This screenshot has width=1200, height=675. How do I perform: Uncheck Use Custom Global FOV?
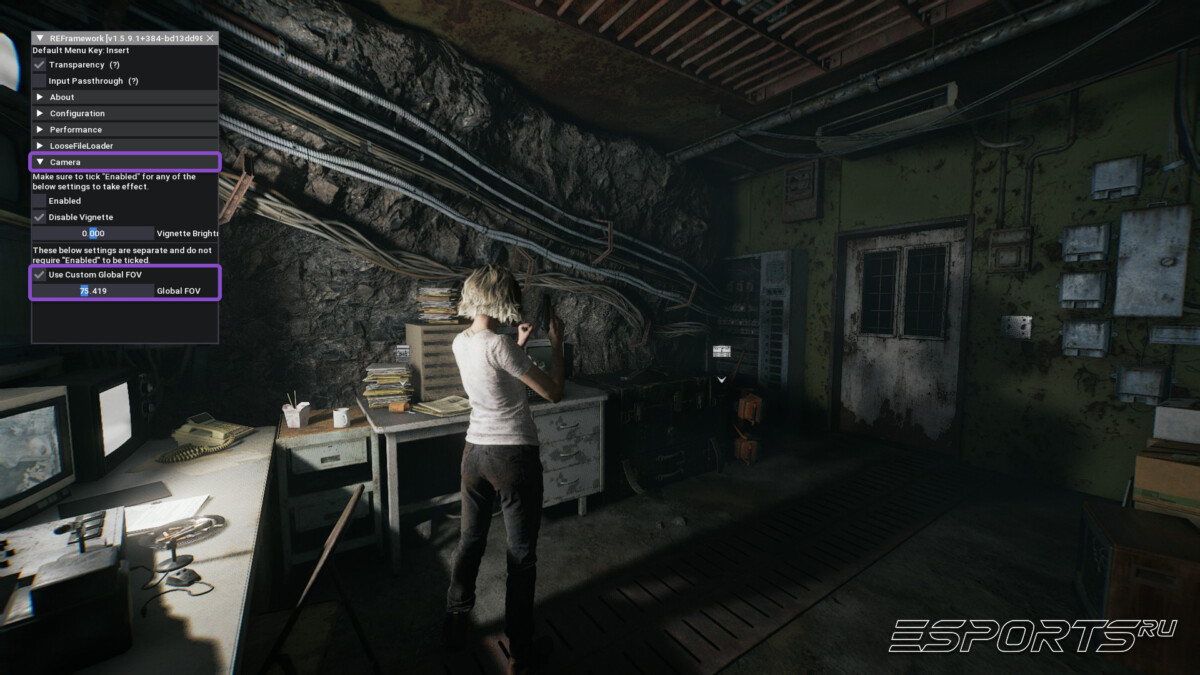click(39, 274)
